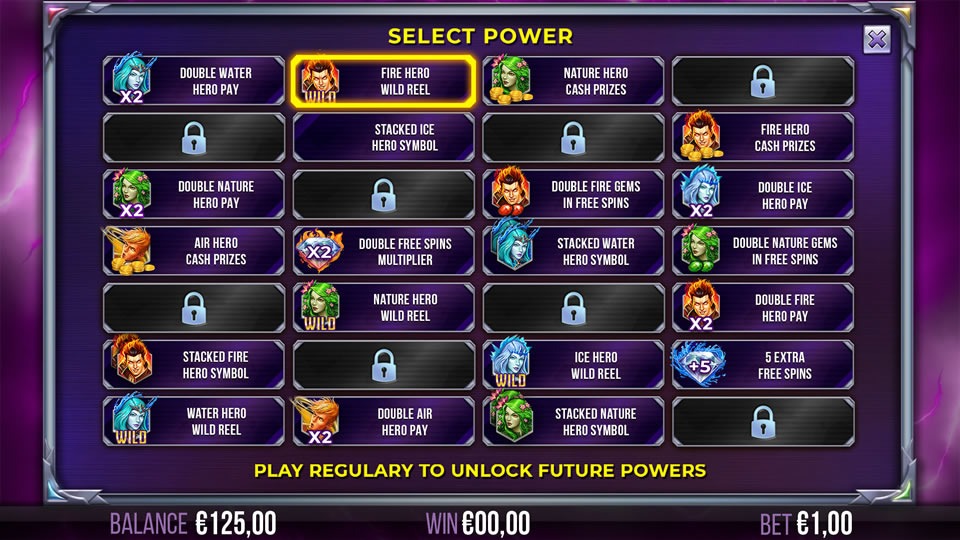Select Double Free Spins Multiplier power
The width and height of the screenshot is (960, 540).
[383, 251]
